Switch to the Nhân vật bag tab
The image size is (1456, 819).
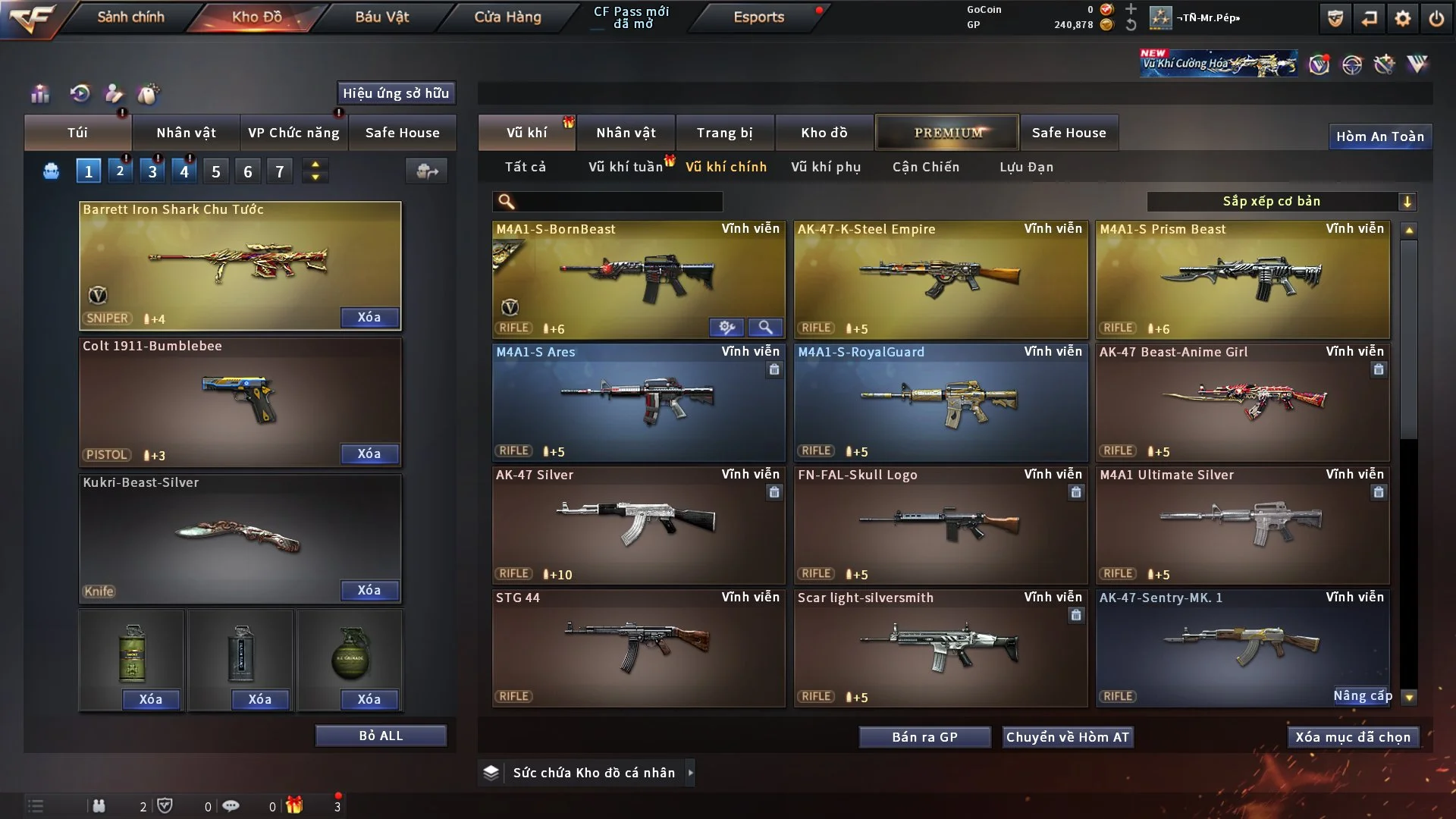[186, 133]
